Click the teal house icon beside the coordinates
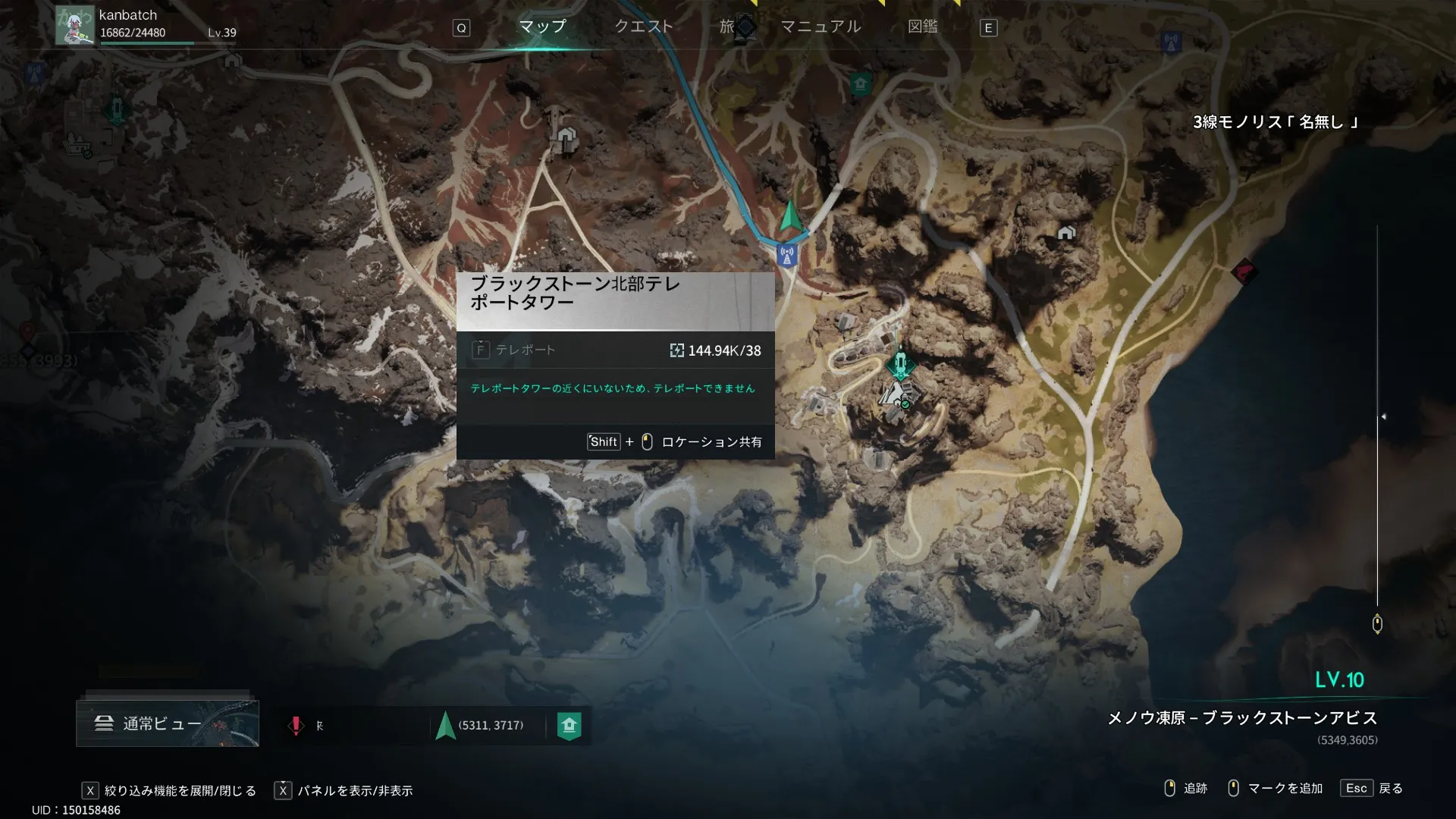The width and height of the screenshot is (1456, 819). coord(569,726)
